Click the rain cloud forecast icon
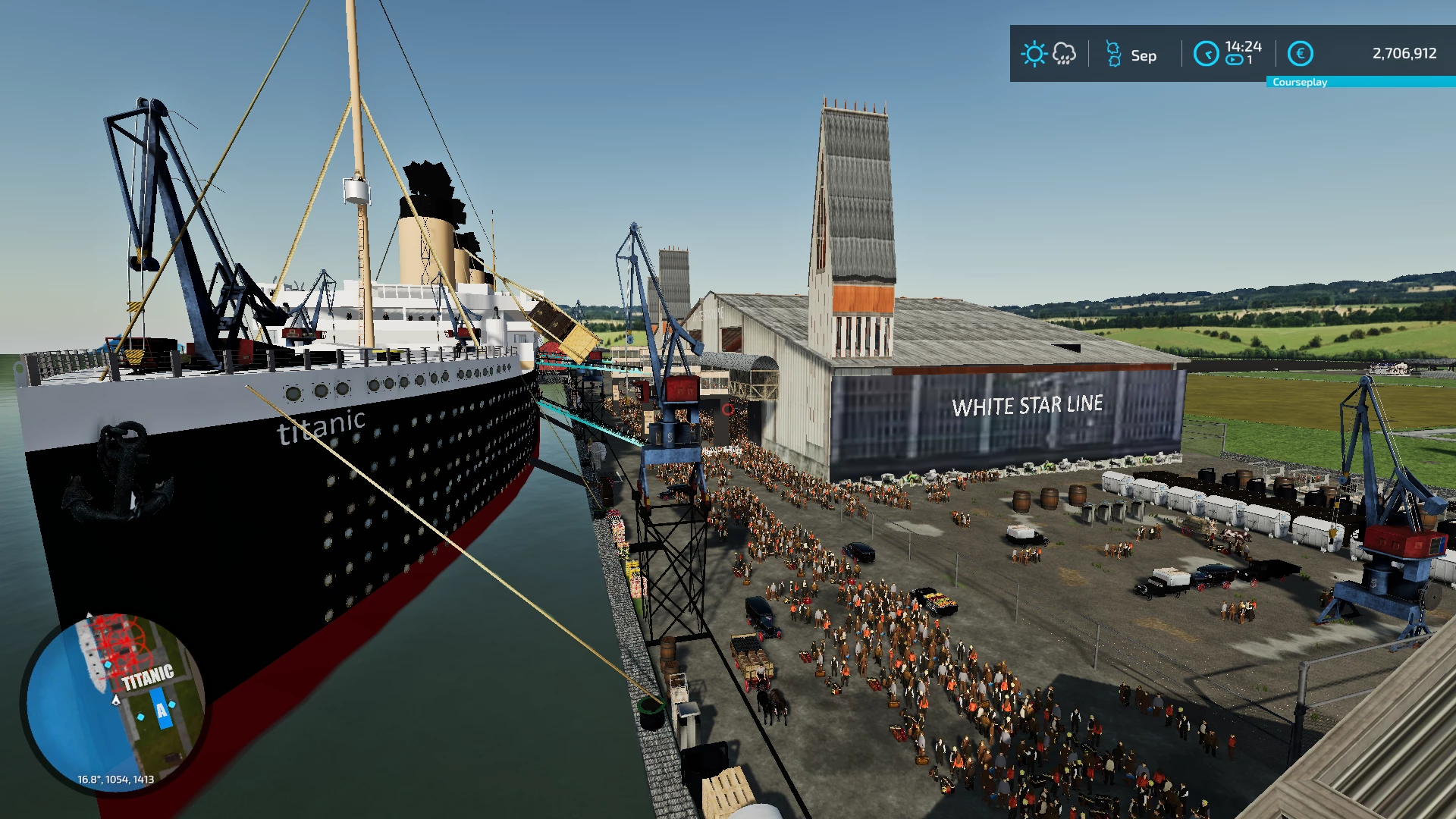This screenshot has width=1456, height=819. coord(1064,53)
